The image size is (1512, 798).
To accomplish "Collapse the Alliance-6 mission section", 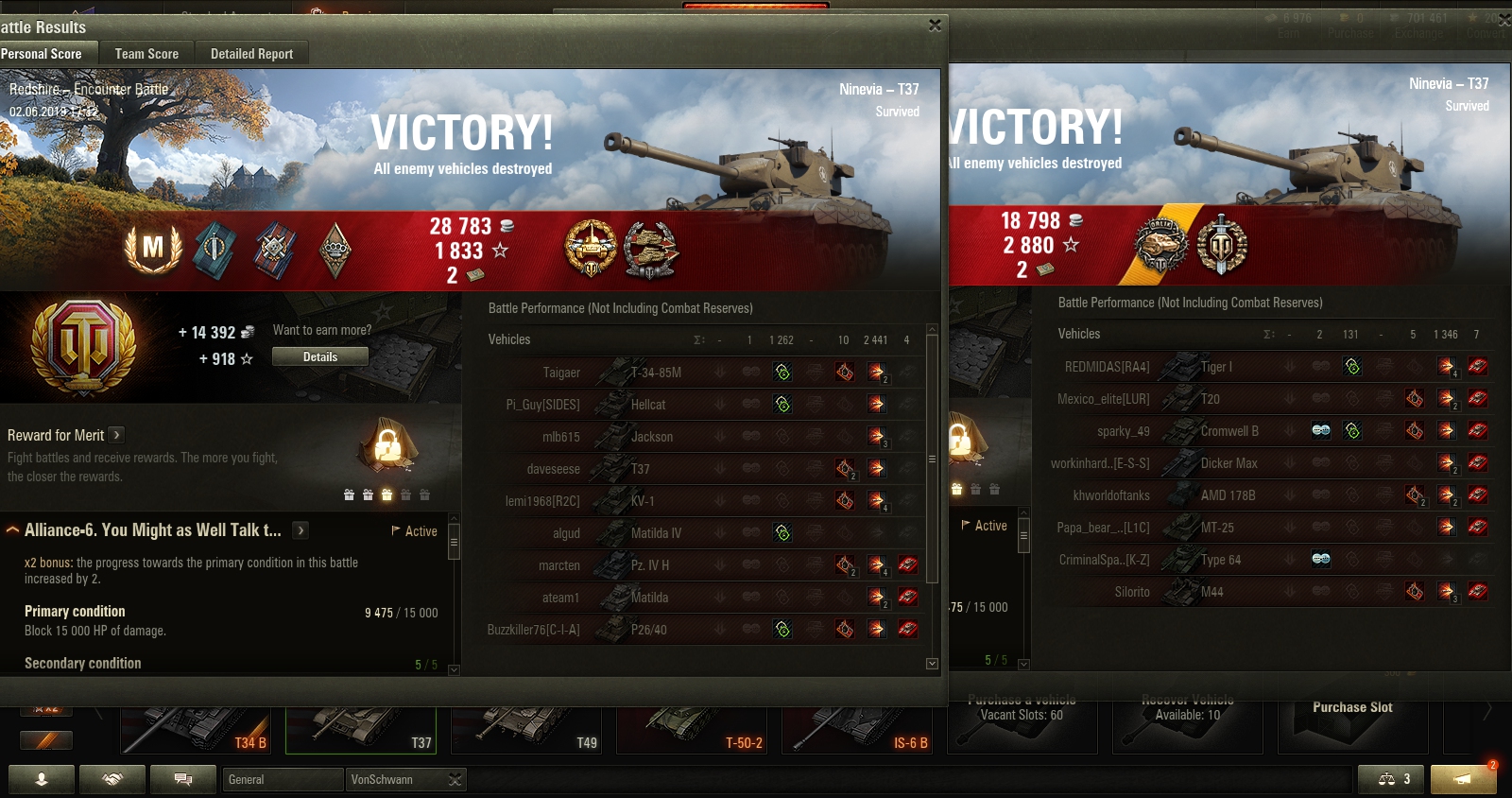I will (13, 530).
